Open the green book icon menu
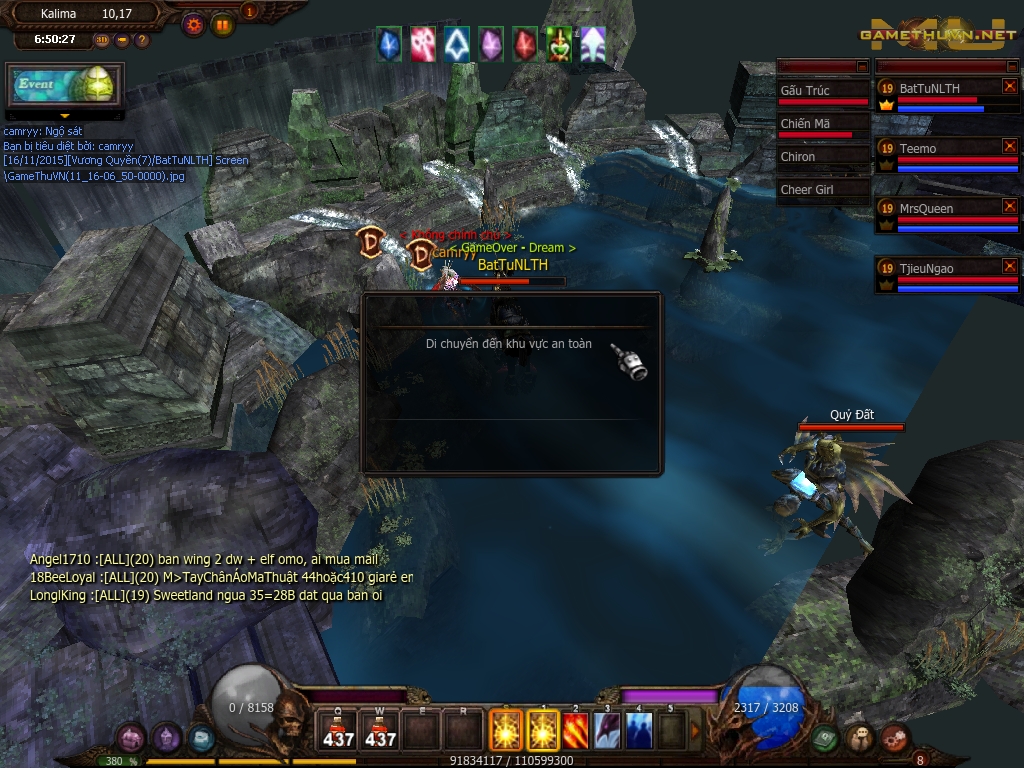 [x=824, y=738]
